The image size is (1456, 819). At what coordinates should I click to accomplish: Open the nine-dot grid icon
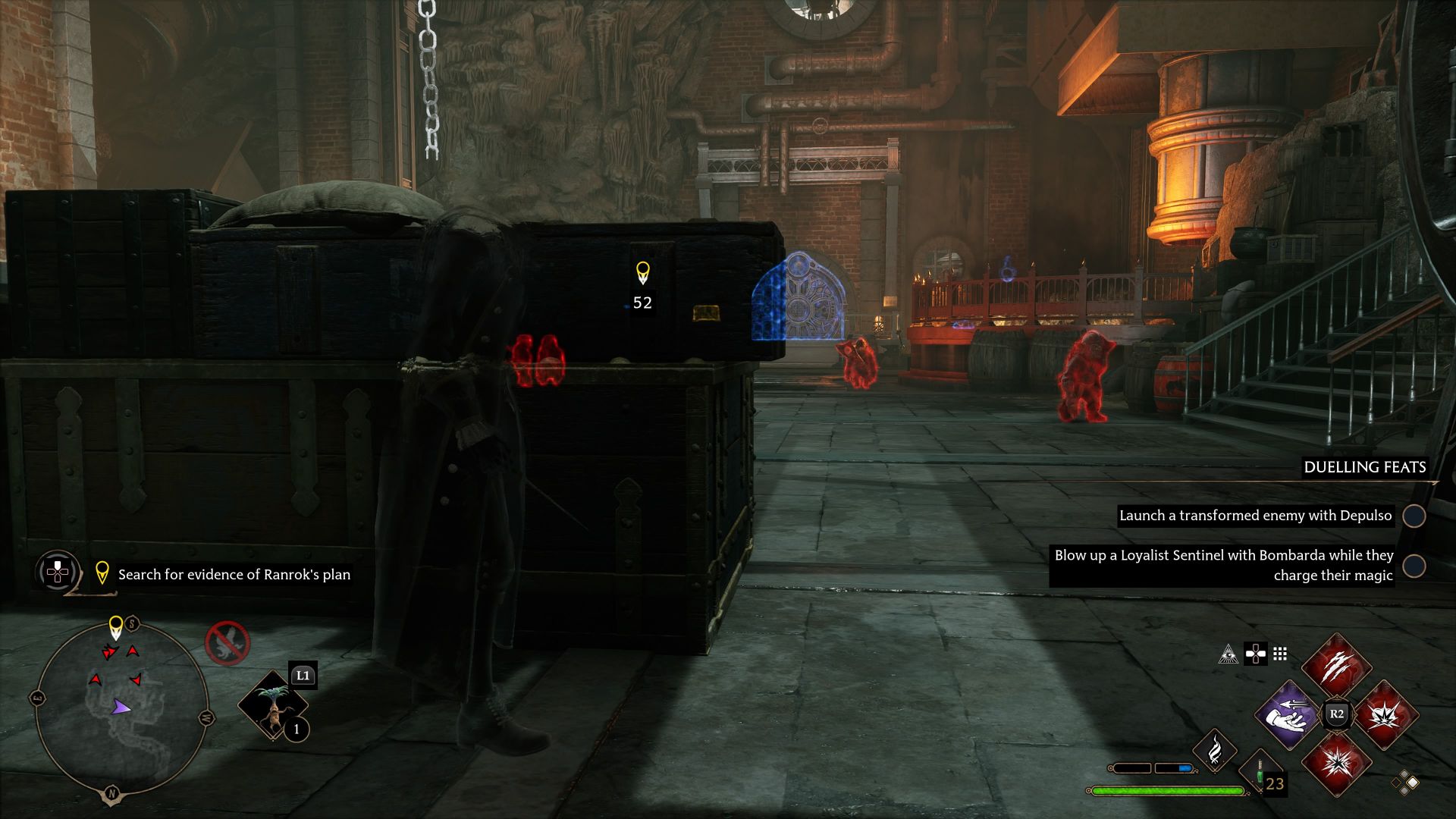tap(1280, 654)
